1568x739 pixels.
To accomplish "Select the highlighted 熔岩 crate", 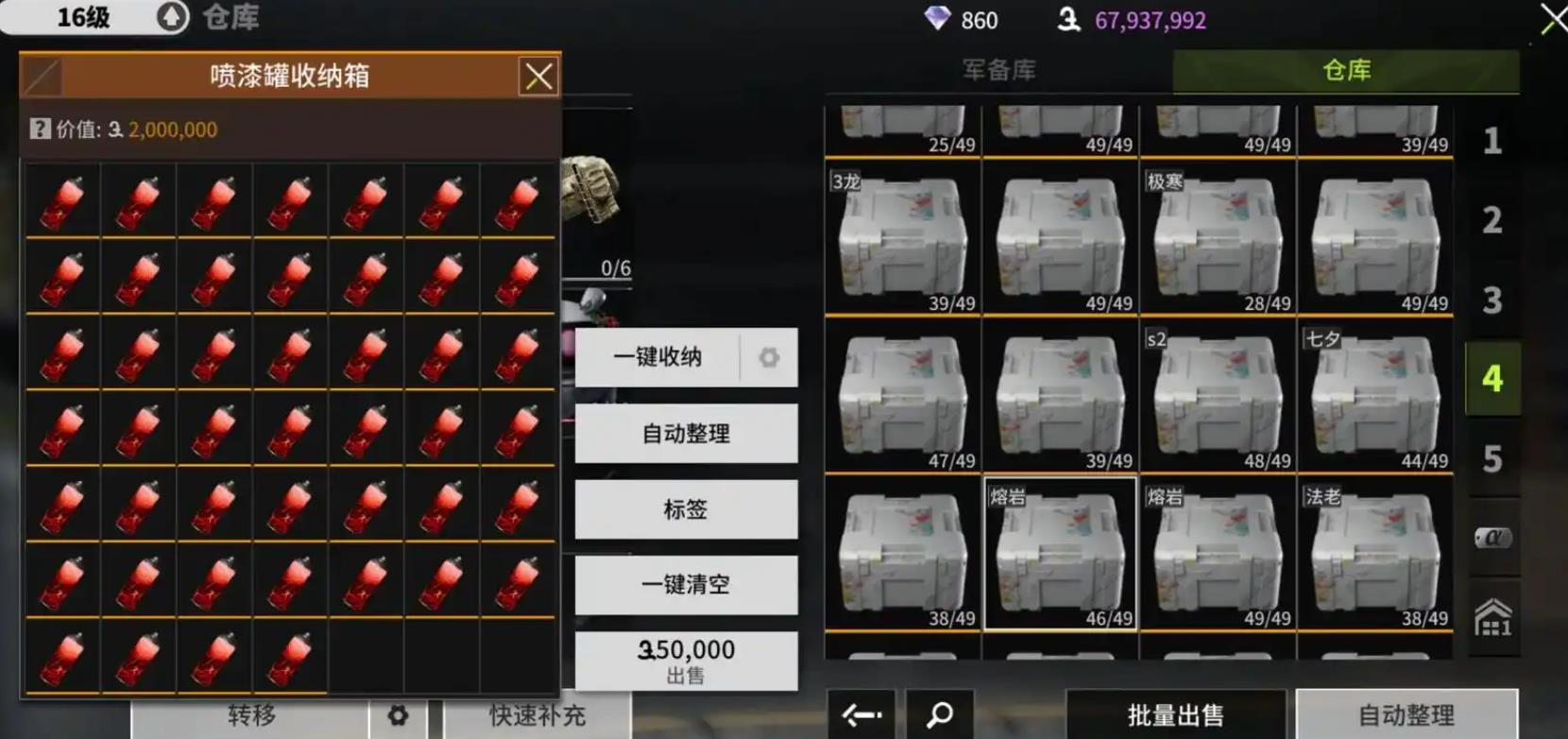I will click(1060, 553).
